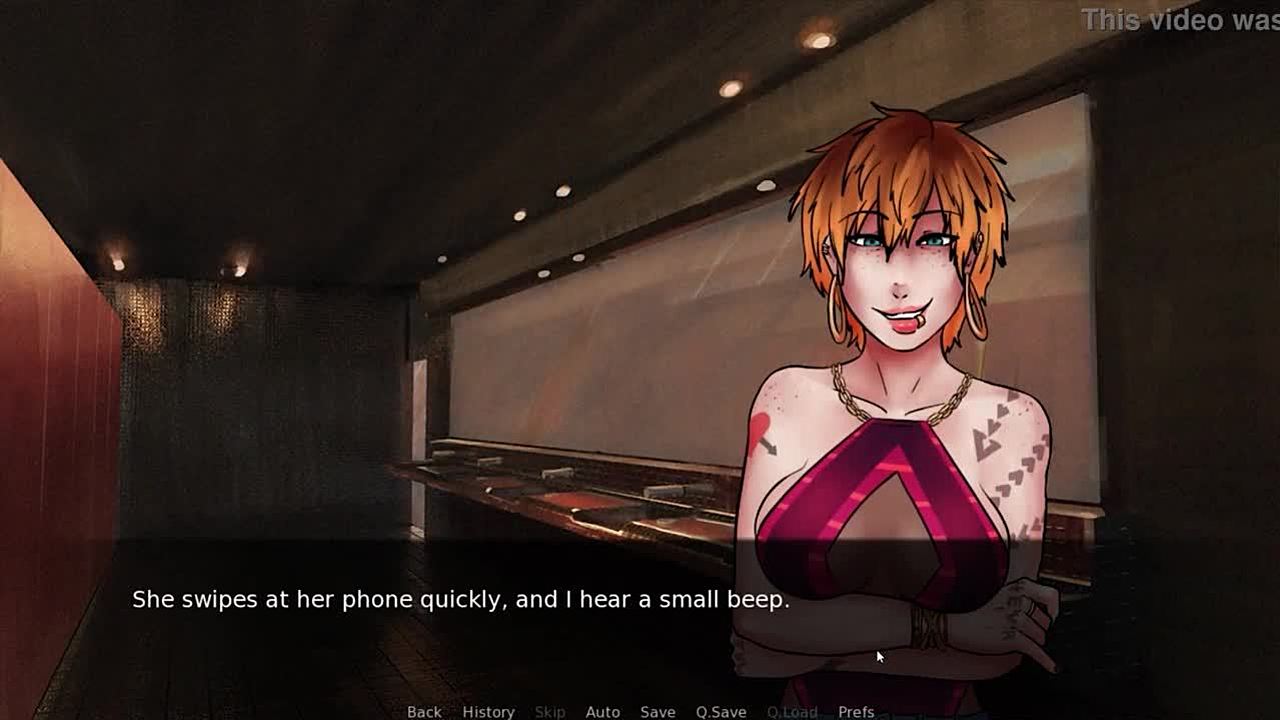Go back one dialogue line
This screenshot has height=720, width=1280.
(x=424, y=711)
